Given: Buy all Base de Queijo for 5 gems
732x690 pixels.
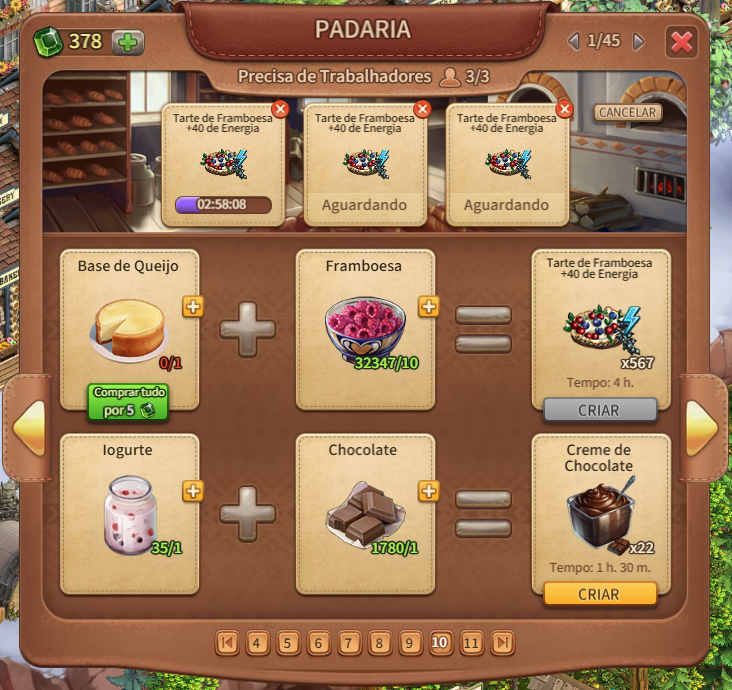Looking at the screenshot, I should 127,401.
